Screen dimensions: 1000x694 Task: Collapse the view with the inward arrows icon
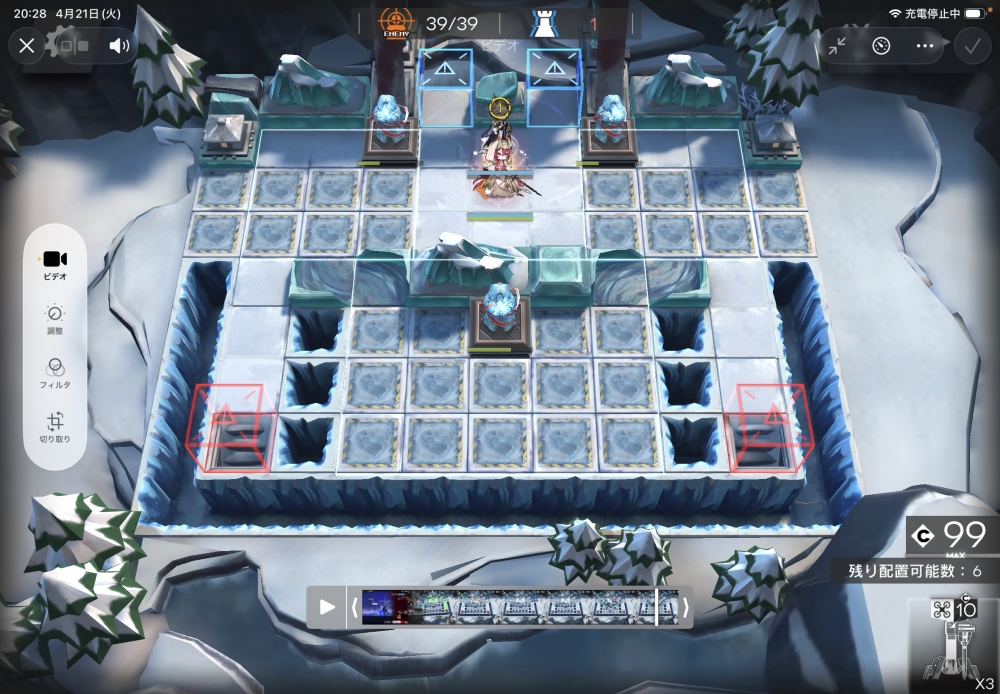tap(837, 46)
